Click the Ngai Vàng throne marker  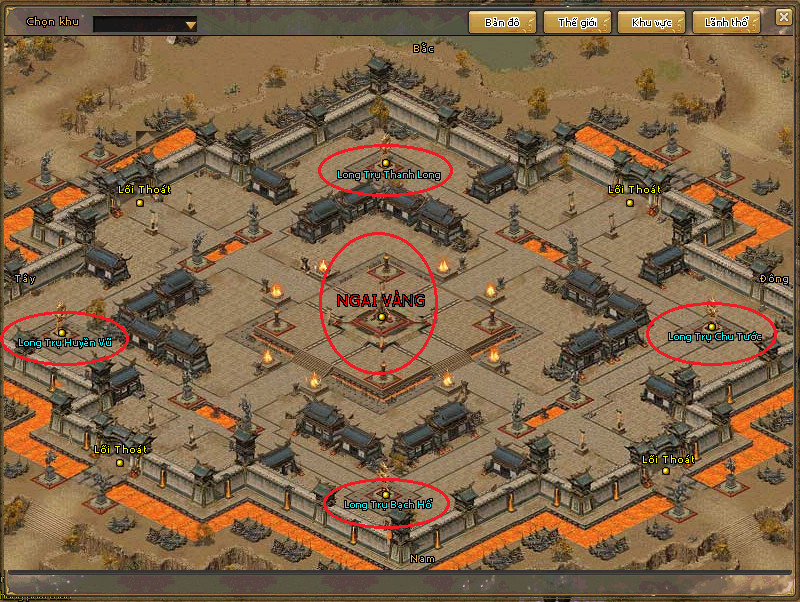(x=381, y=317)
